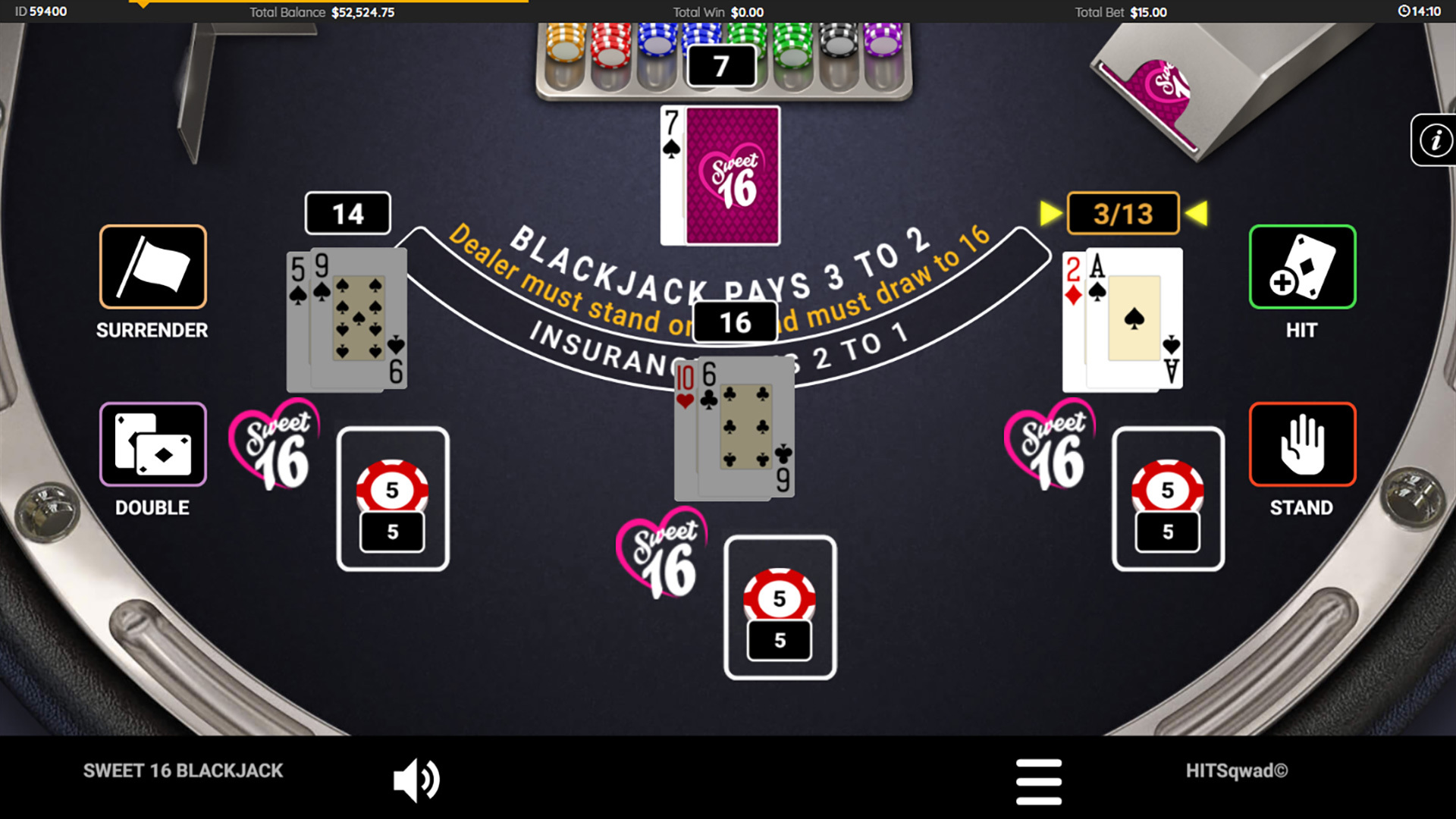Expand the dealer count badge showing 7
Screen dimensions: 1456x819
[x=721, y=64]
